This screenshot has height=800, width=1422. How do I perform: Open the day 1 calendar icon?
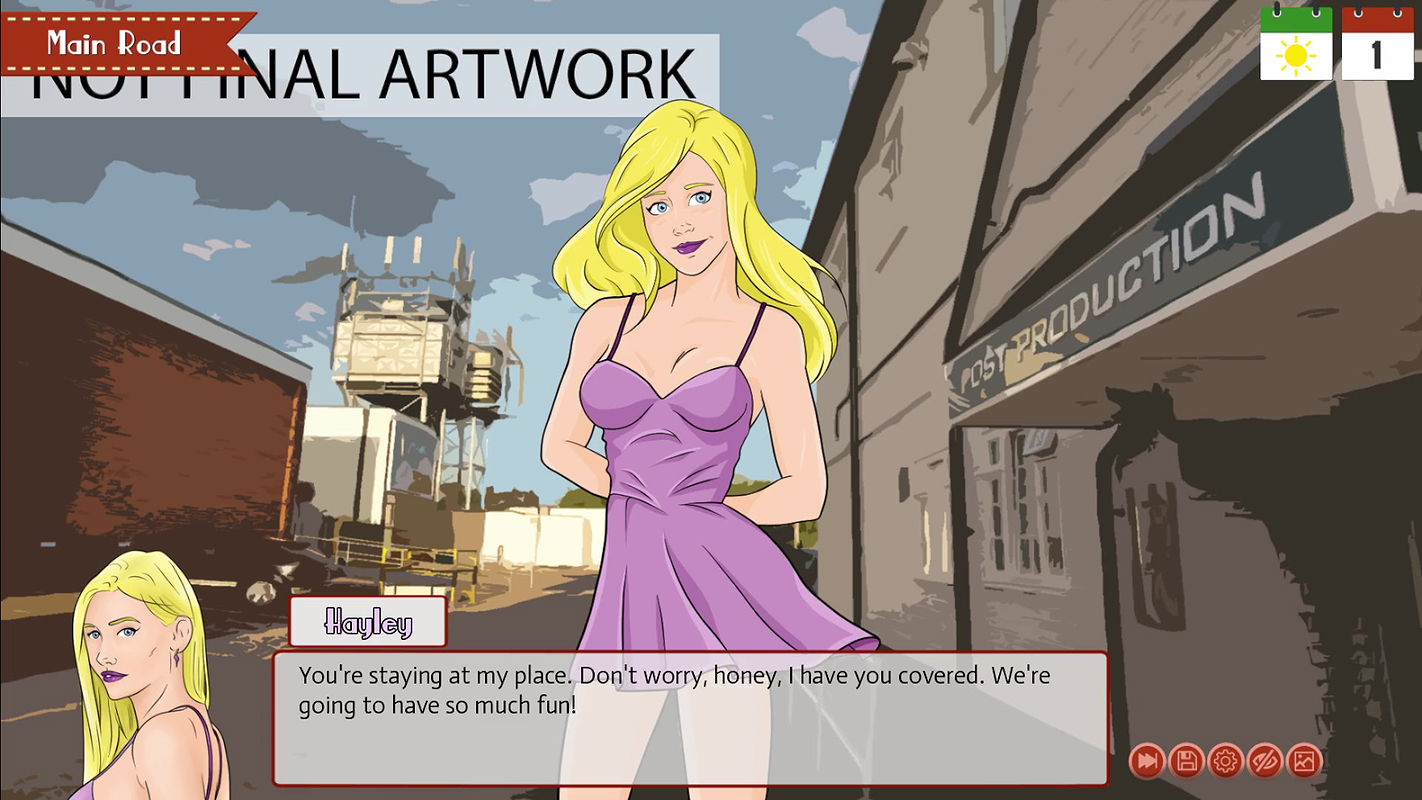point(1377,44)
